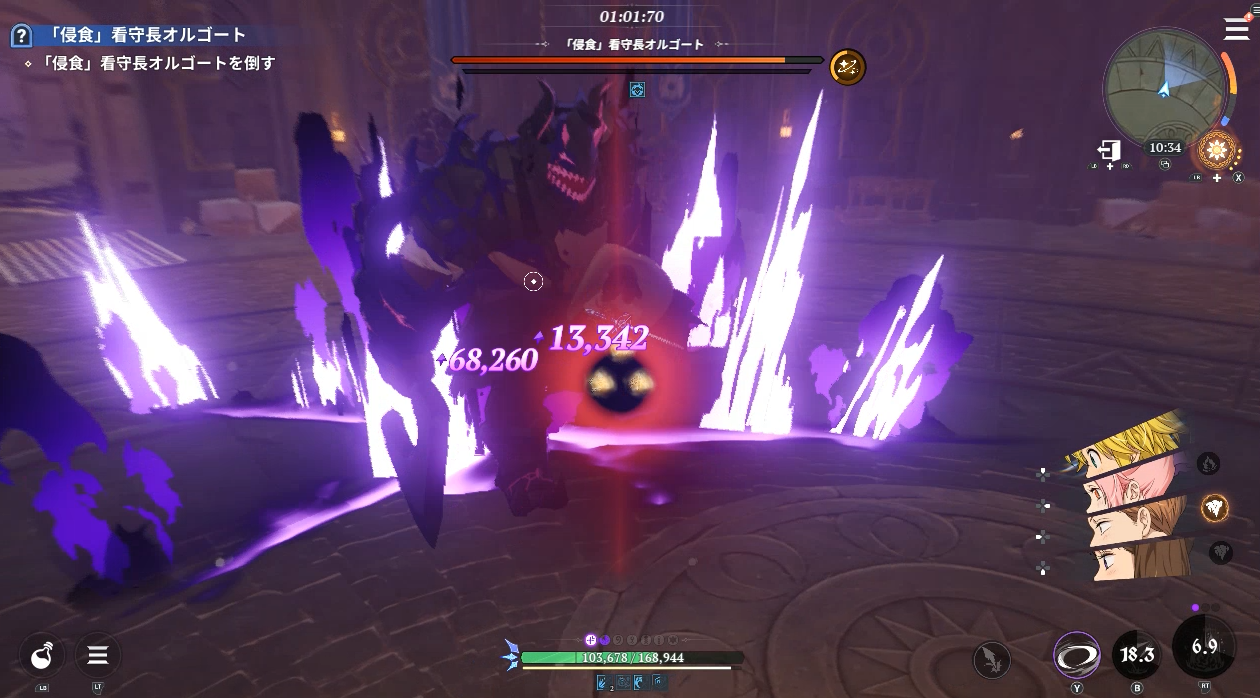1260x698 pixels.
Task: Activate the orange-glowing tag skill icon
Action: point(1216,507)
